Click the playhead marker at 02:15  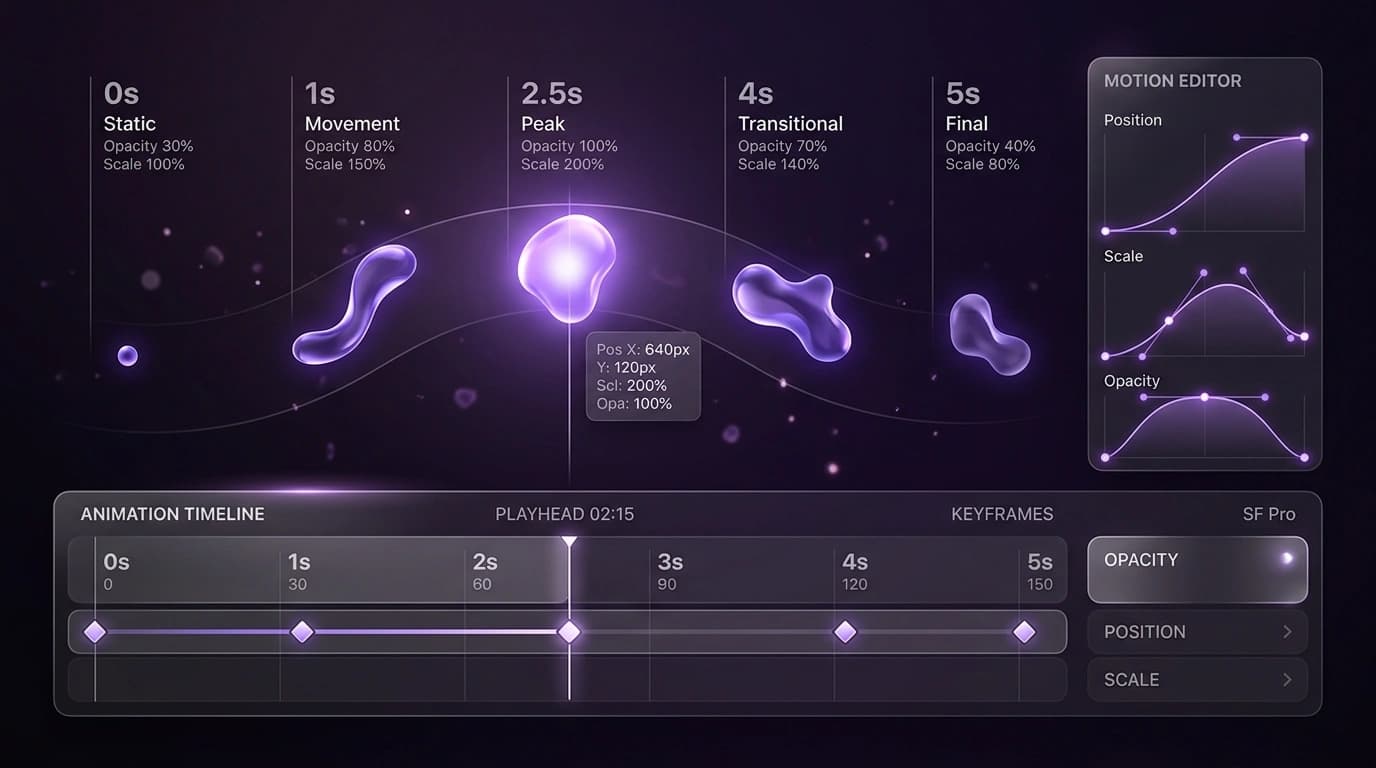570,540
